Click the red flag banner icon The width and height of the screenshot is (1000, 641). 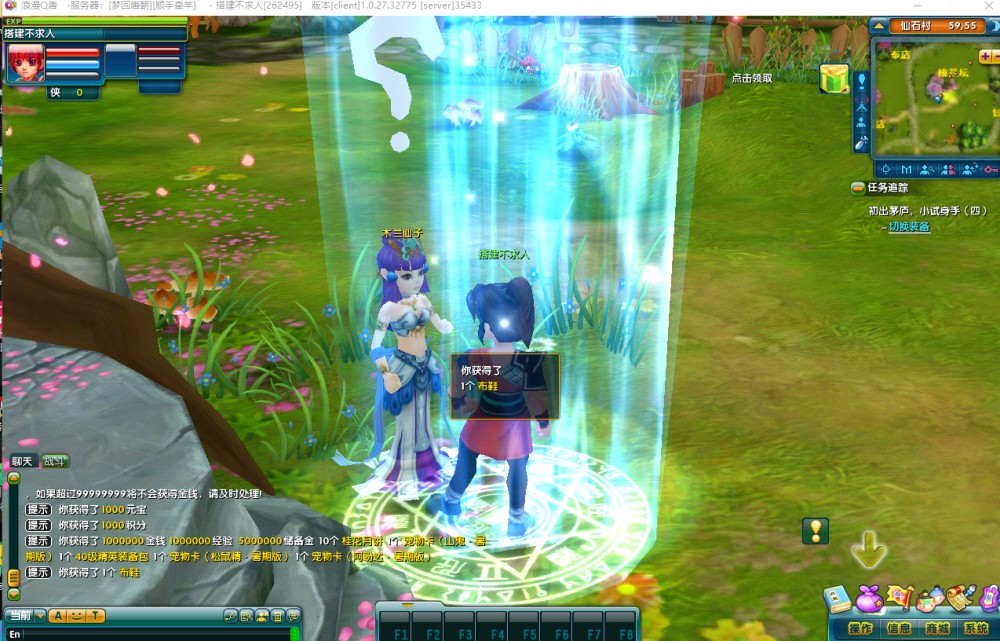point(900,599)
